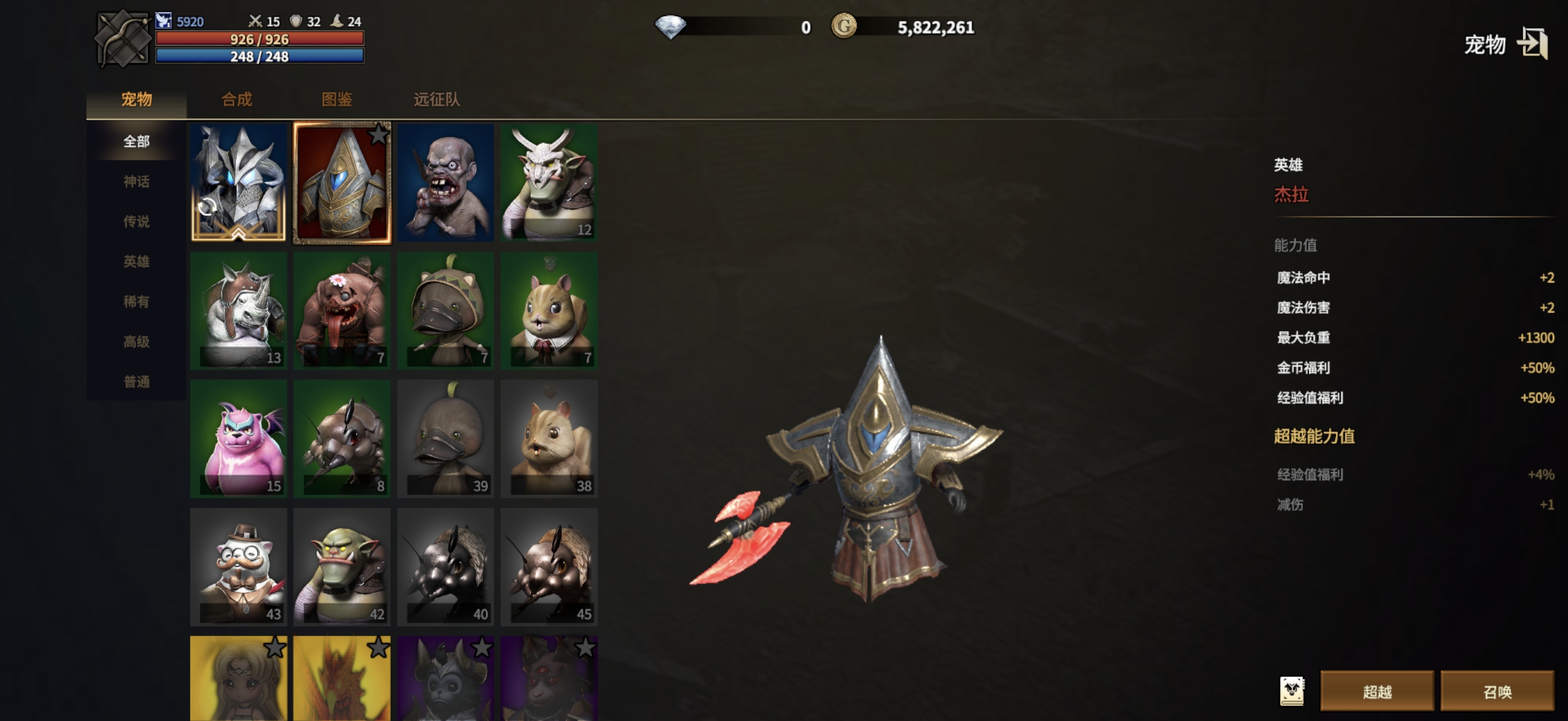Go to the 远征队 tab
1568x721 pixels.
click(x=436, y=99)
